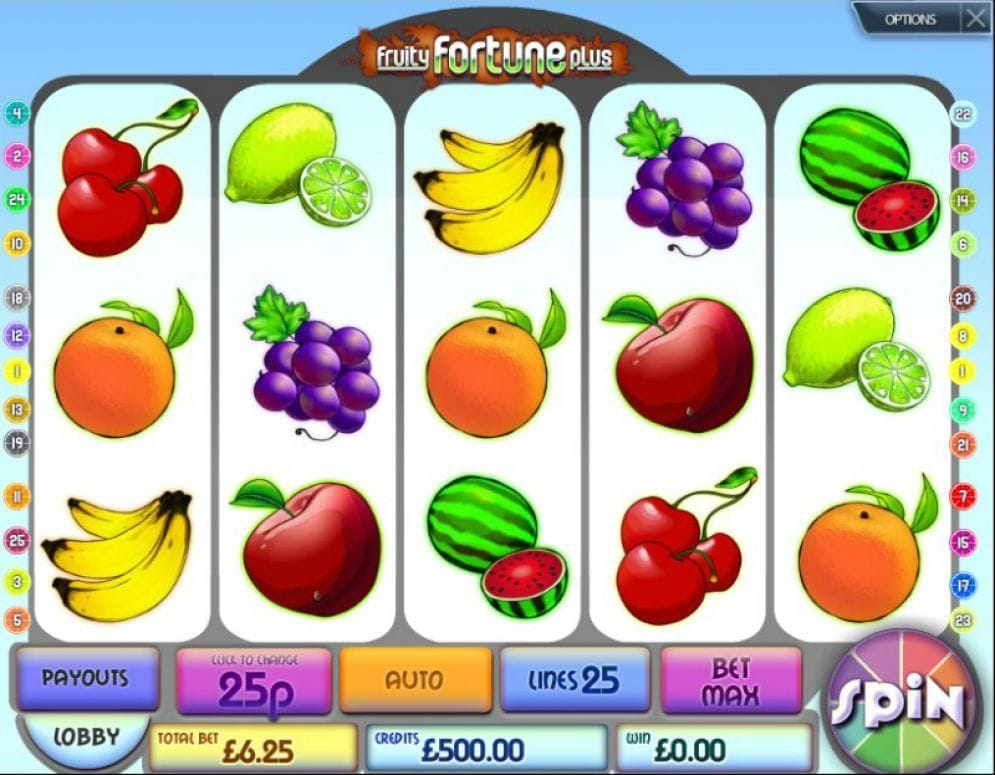The height and width of the screenshot is (775, 995).
Task: Click the payline 22 marker
Action: coord(963,114)
